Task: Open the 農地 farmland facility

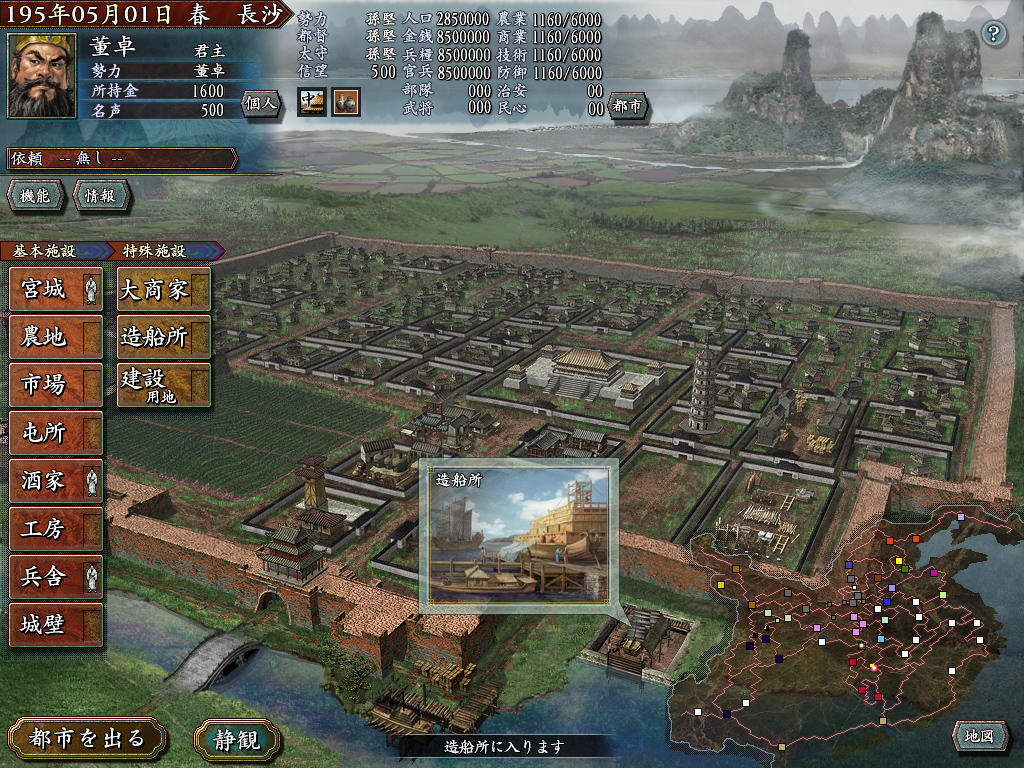Action: (55, 337)
